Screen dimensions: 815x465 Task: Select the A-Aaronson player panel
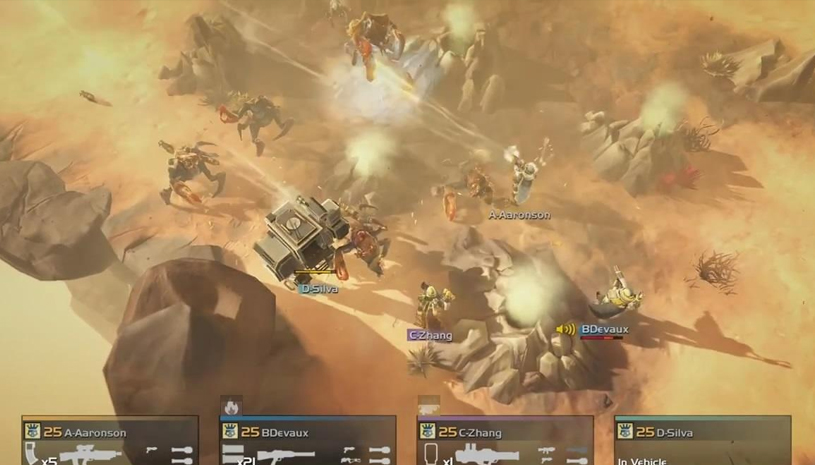pos(110,441)
